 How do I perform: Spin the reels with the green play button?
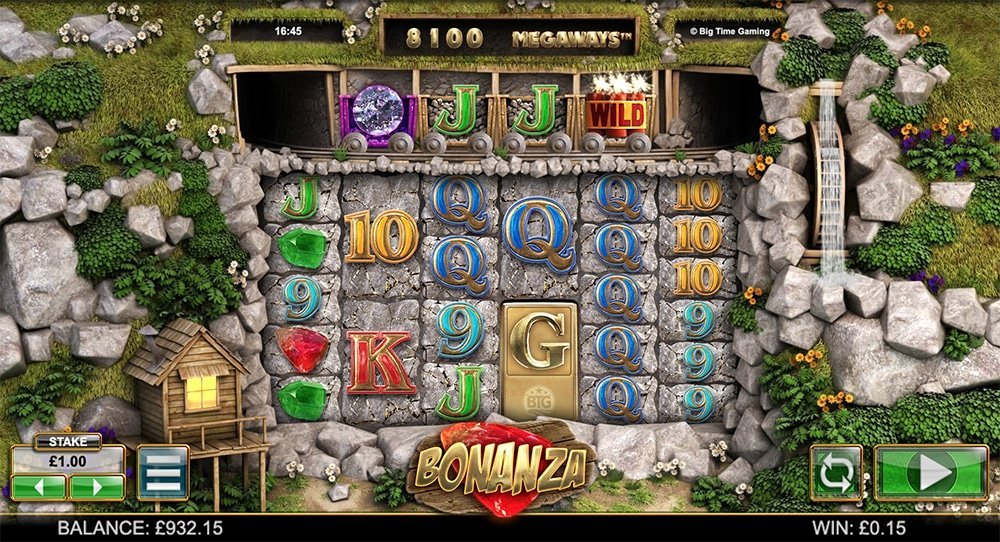931,472
